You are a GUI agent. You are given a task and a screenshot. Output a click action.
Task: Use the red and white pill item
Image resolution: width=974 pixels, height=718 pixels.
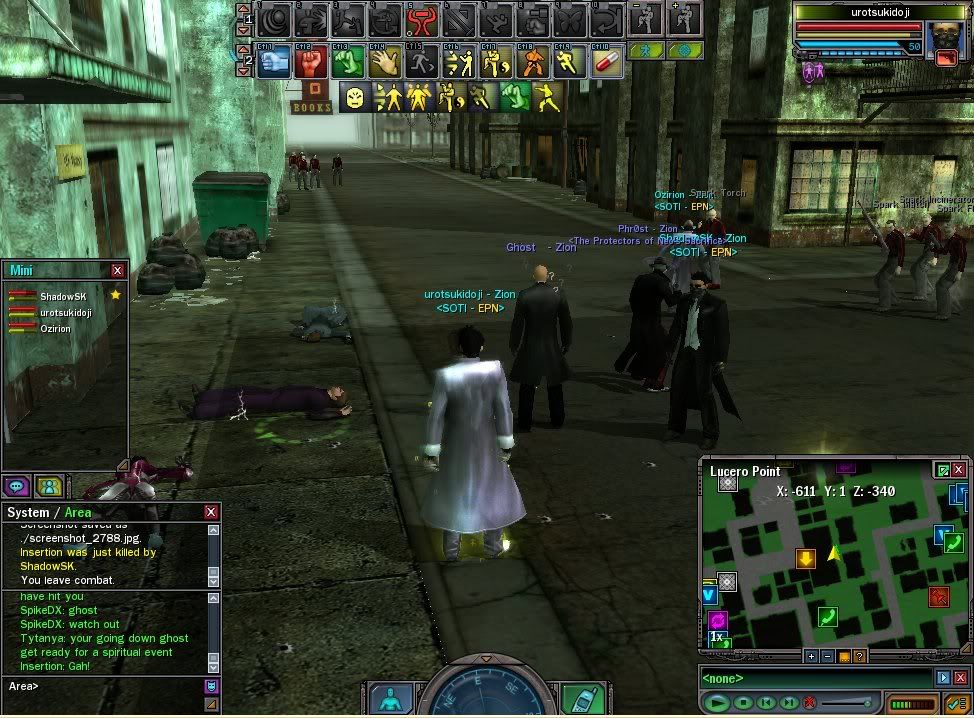pyautogui.click(x=607, y=62)
